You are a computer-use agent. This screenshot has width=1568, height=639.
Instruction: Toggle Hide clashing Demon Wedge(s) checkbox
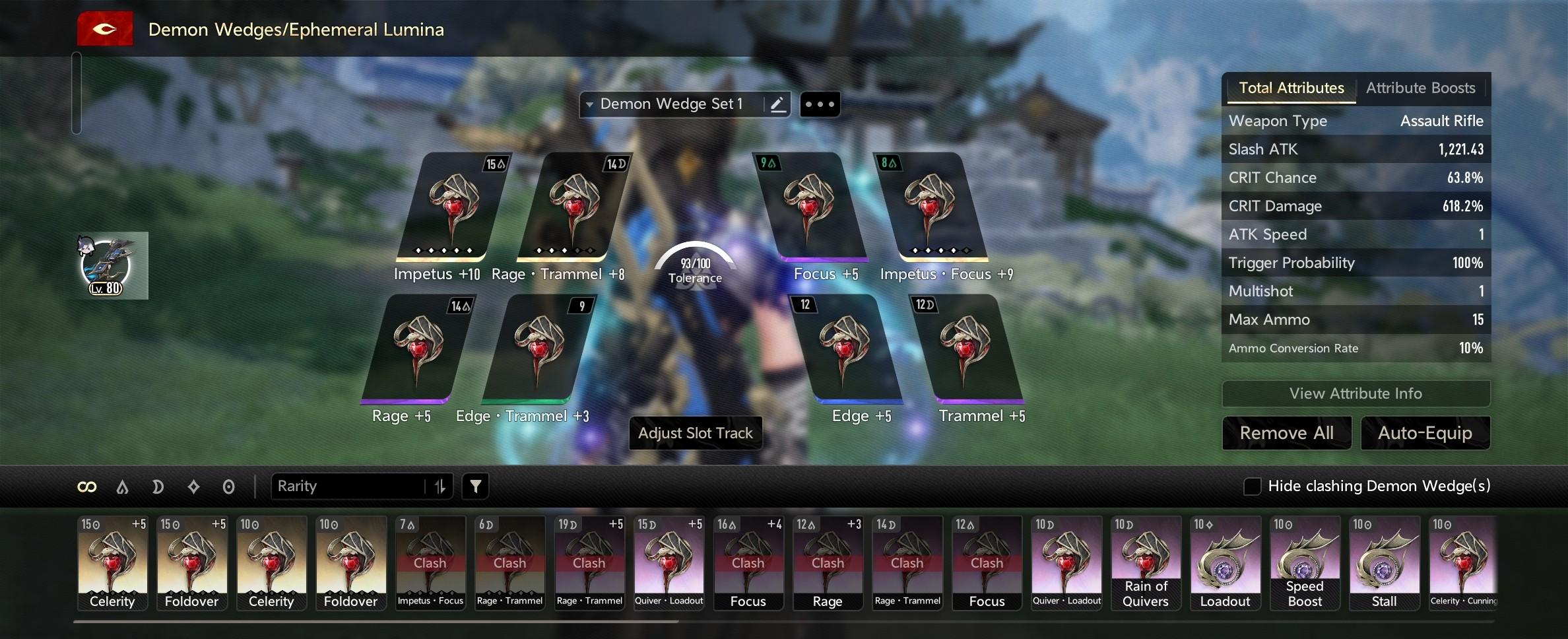coord(1252,487)
